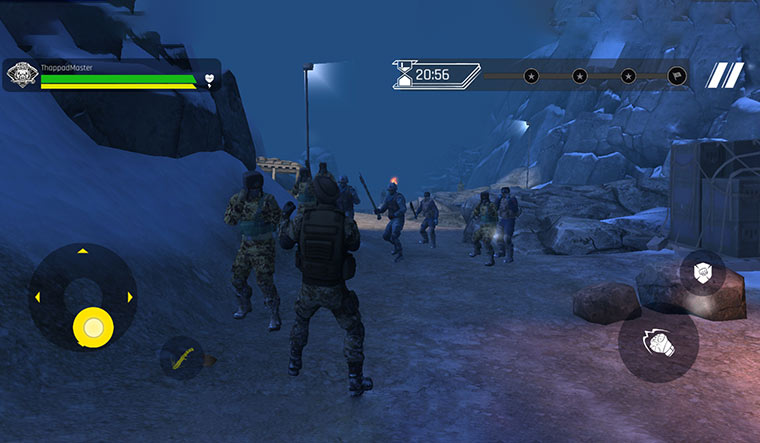Tap the up arrow on the movement joystick
Screen dimensions: 760x443
(82, 251)
